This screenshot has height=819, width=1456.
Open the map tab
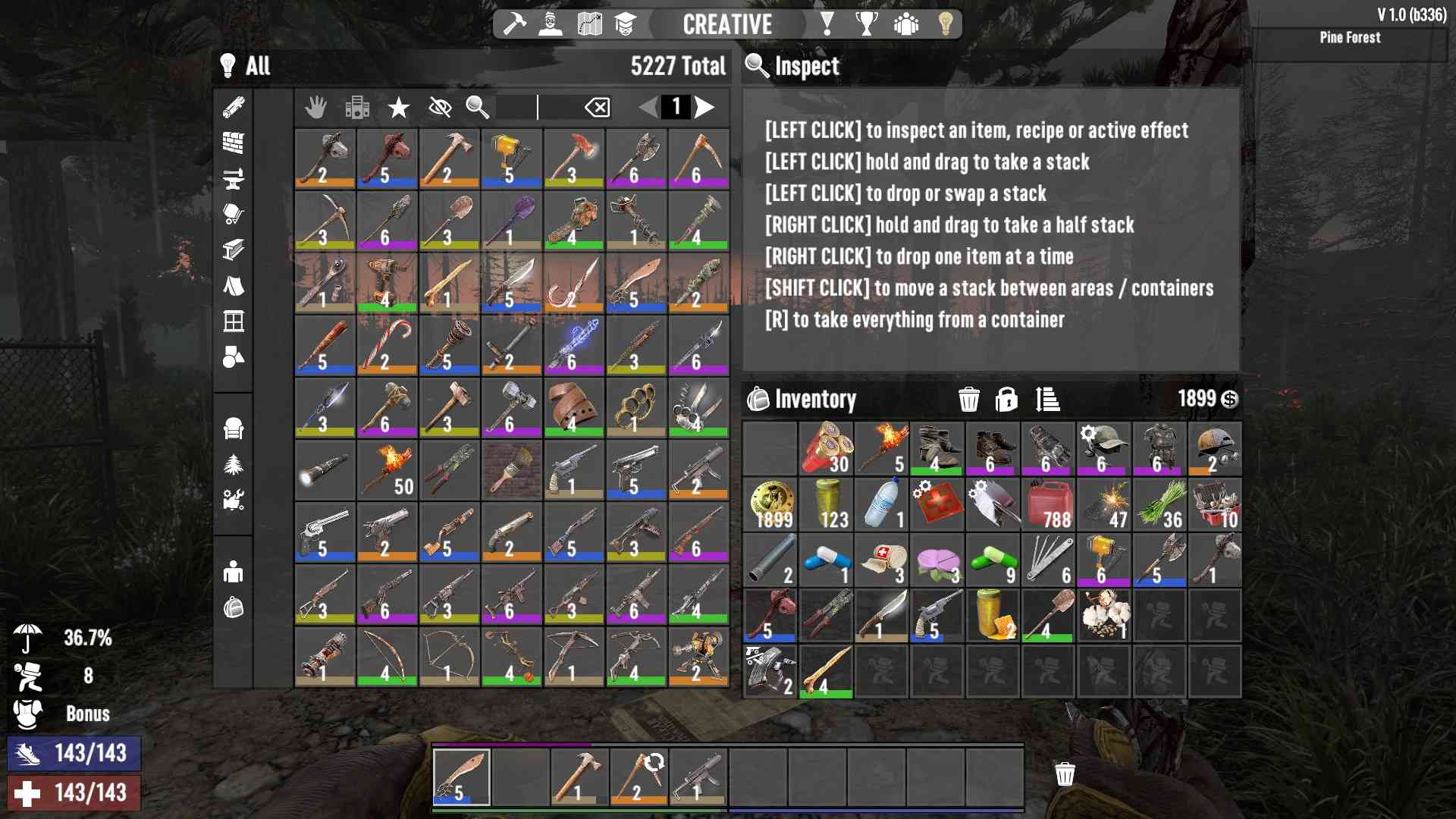[589, 24]
